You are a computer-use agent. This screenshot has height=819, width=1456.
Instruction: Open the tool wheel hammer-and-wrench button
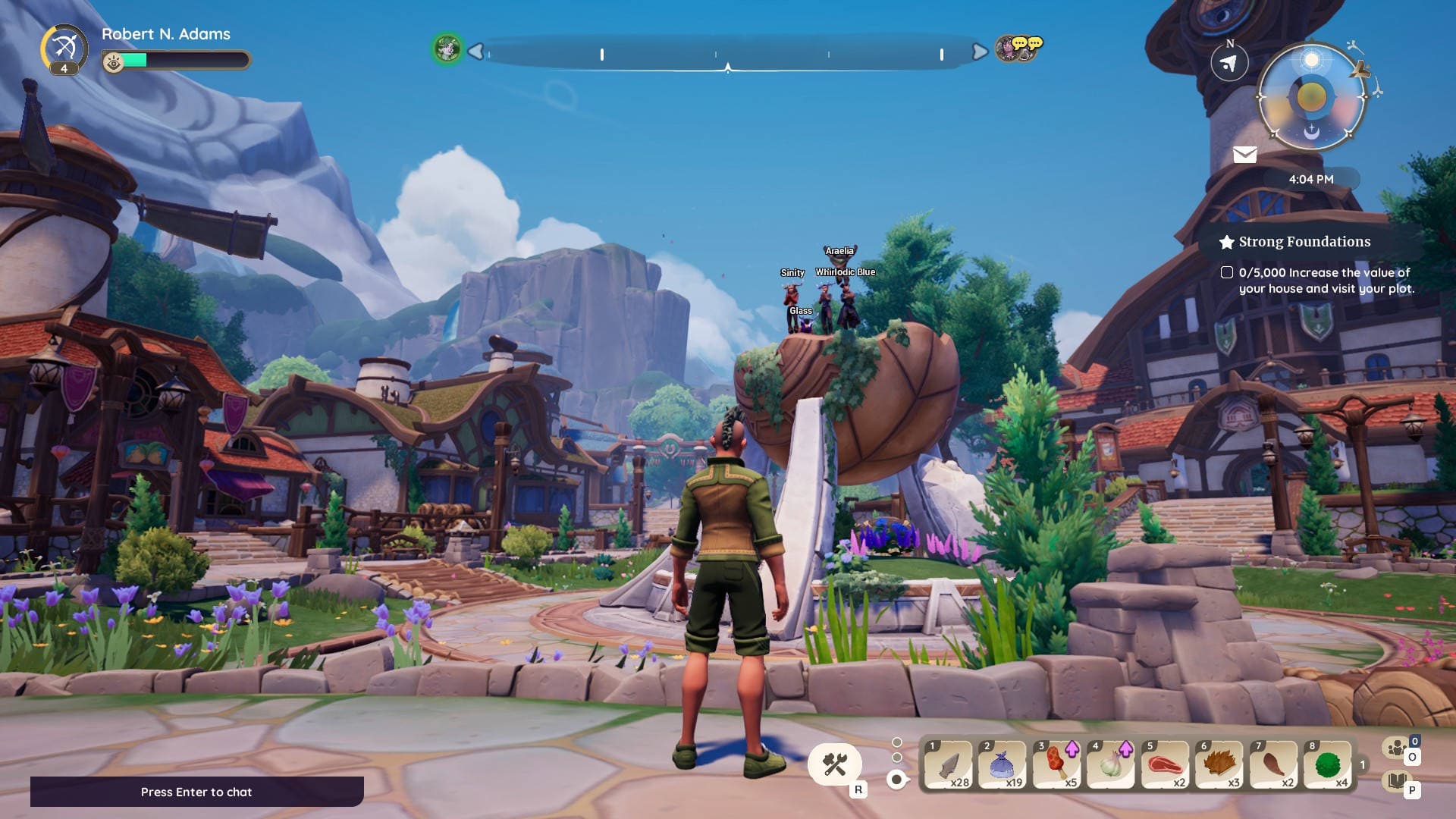[834, 764]
